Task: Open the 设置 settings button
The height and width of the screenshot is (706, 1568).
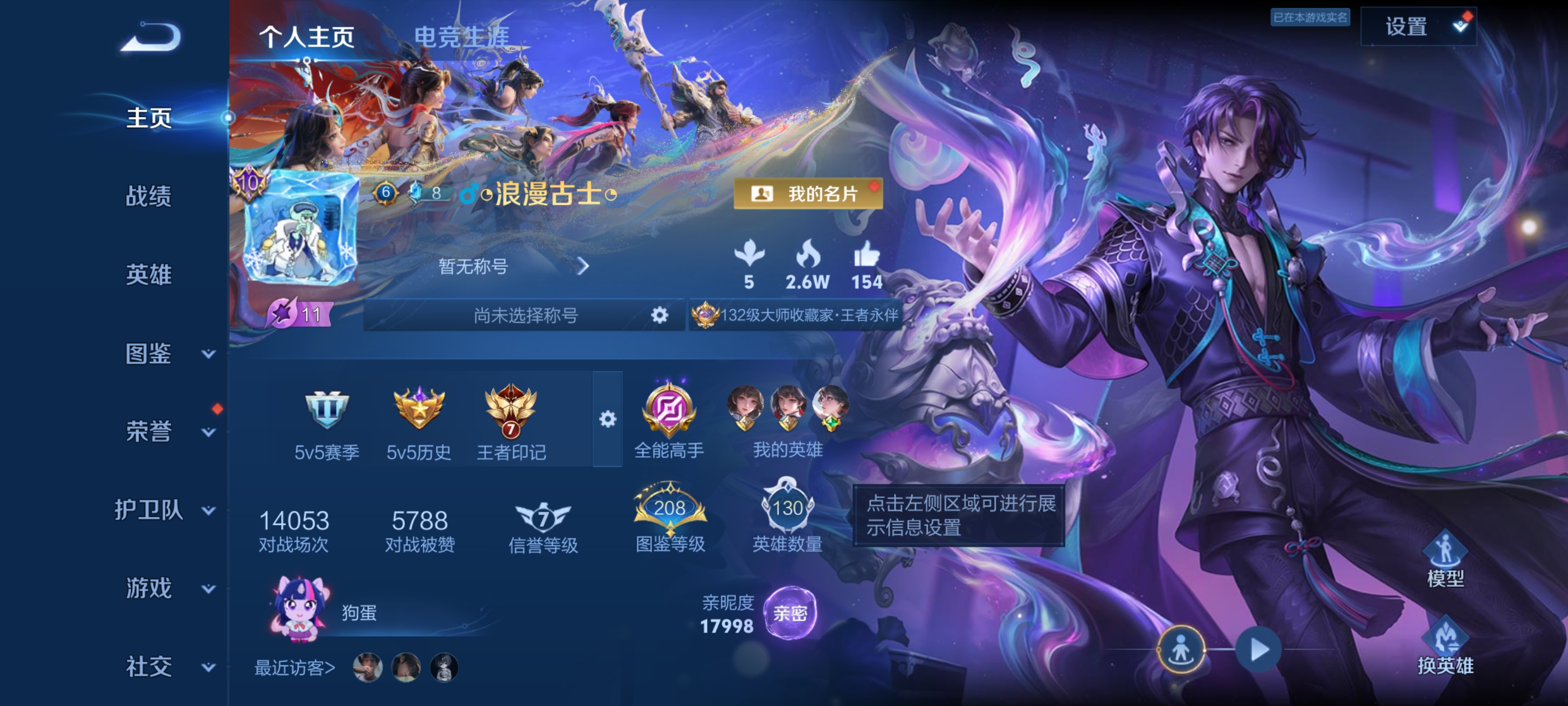Action: pos(1418,26)
